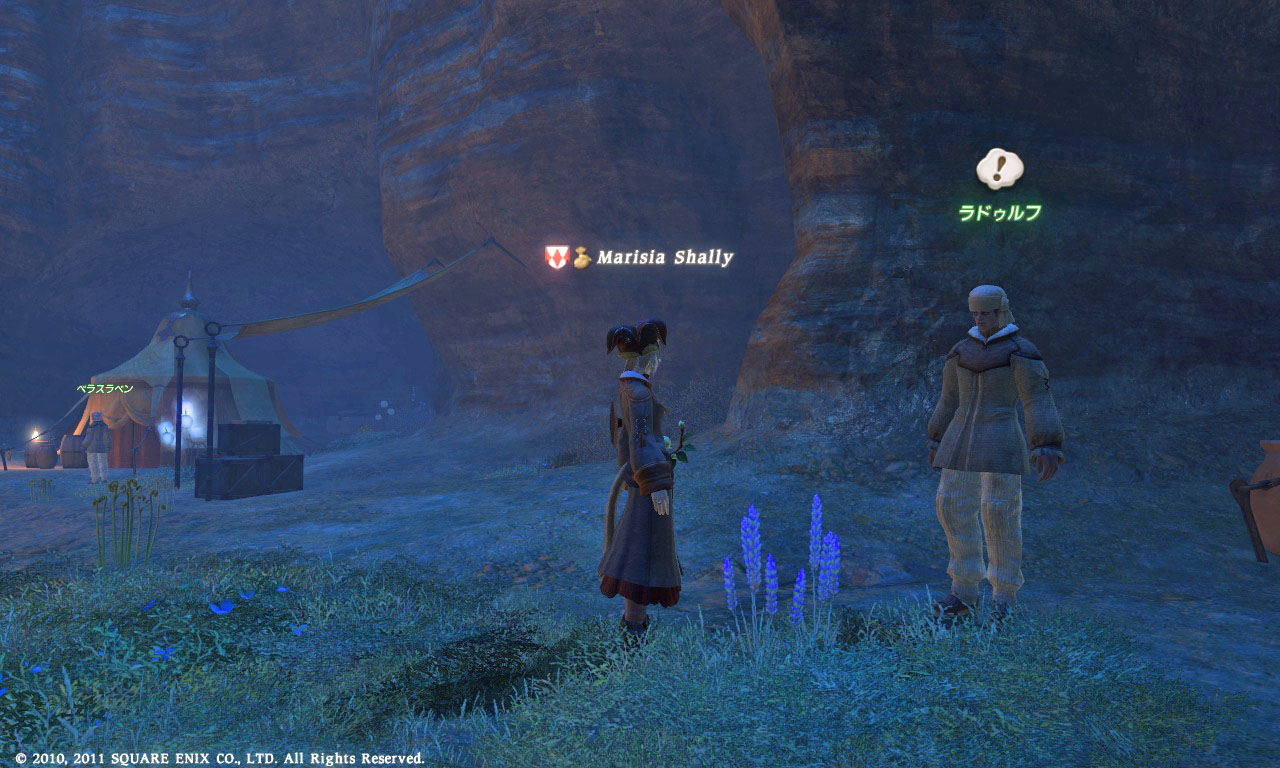
Task: Click the red shield crest icon
Action: click(557, 257)
